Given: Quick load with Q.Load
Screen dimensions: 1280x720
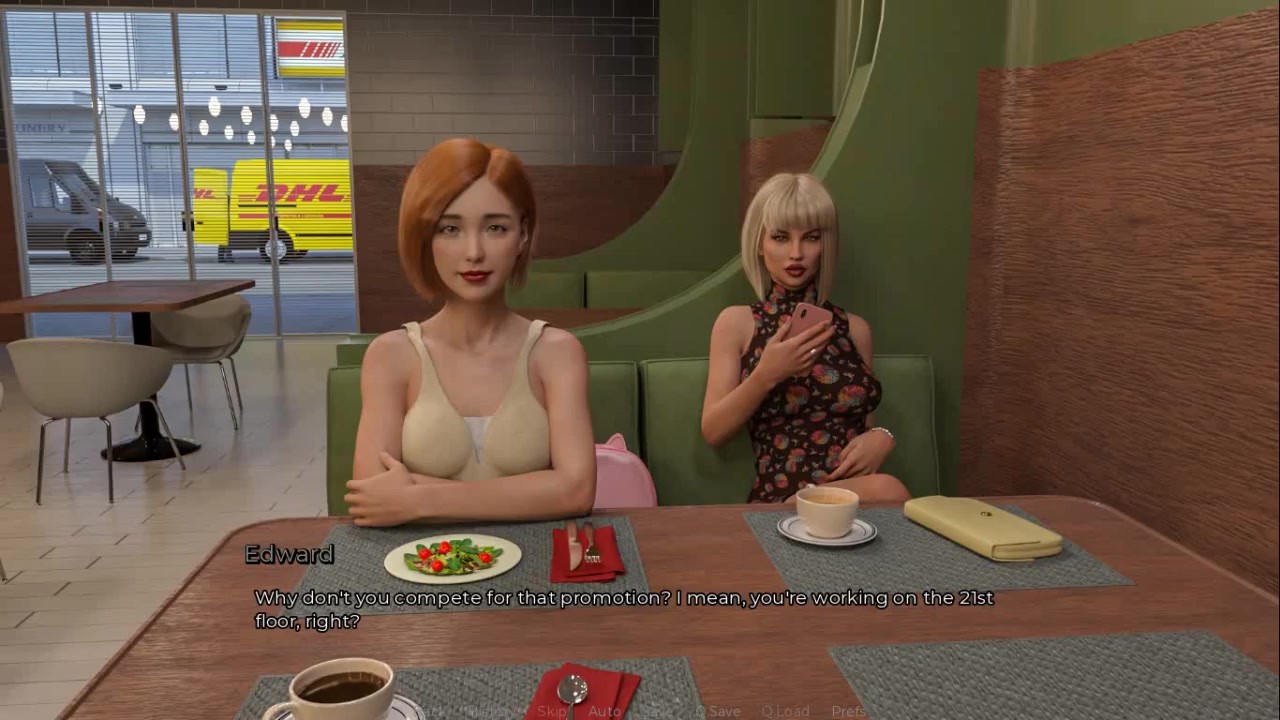Looking at the screenshot, I should (785, 711).
